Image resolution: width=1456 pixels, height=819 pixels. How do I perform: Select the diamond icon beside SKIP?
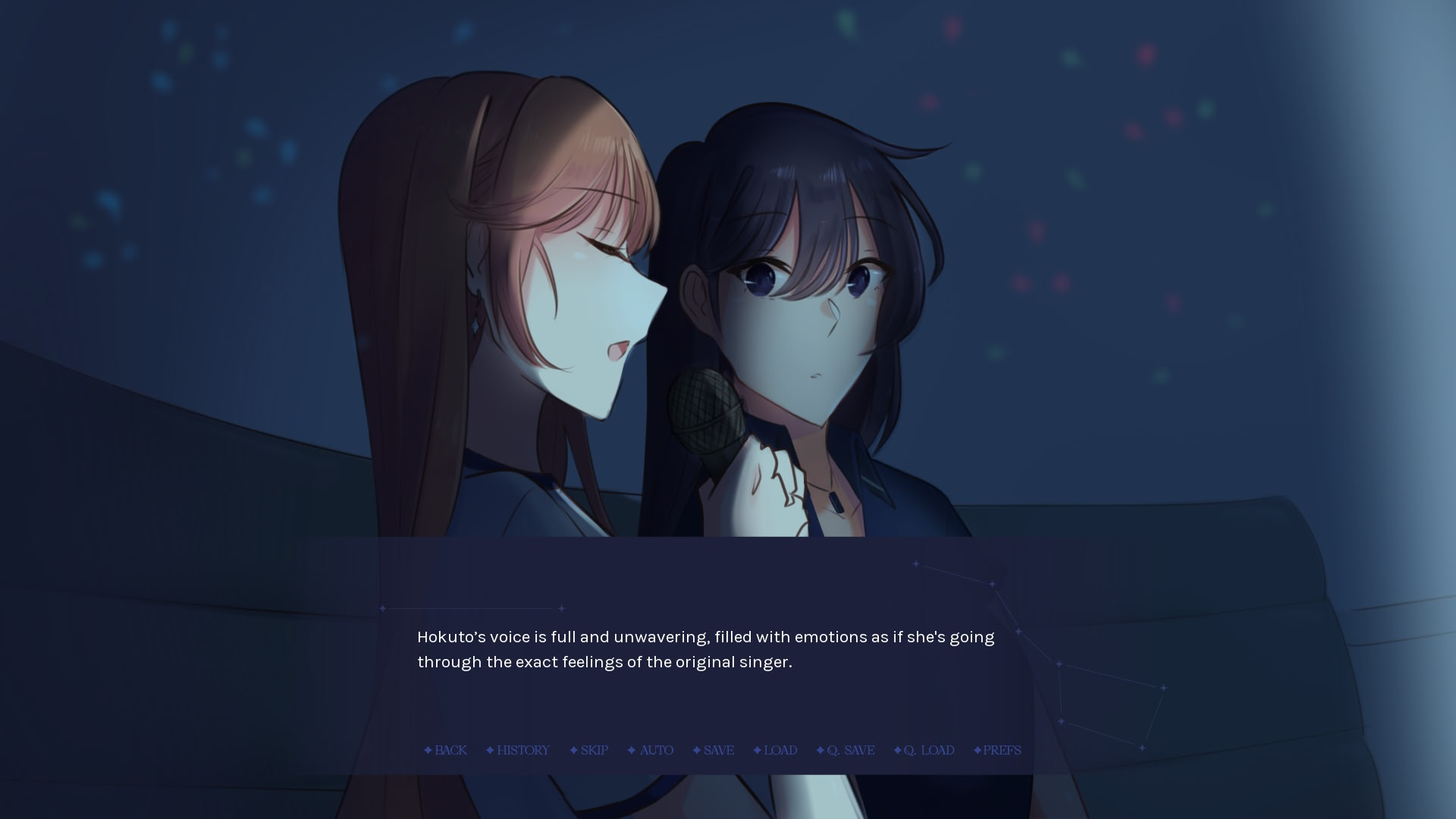click(x=573, y=750)
